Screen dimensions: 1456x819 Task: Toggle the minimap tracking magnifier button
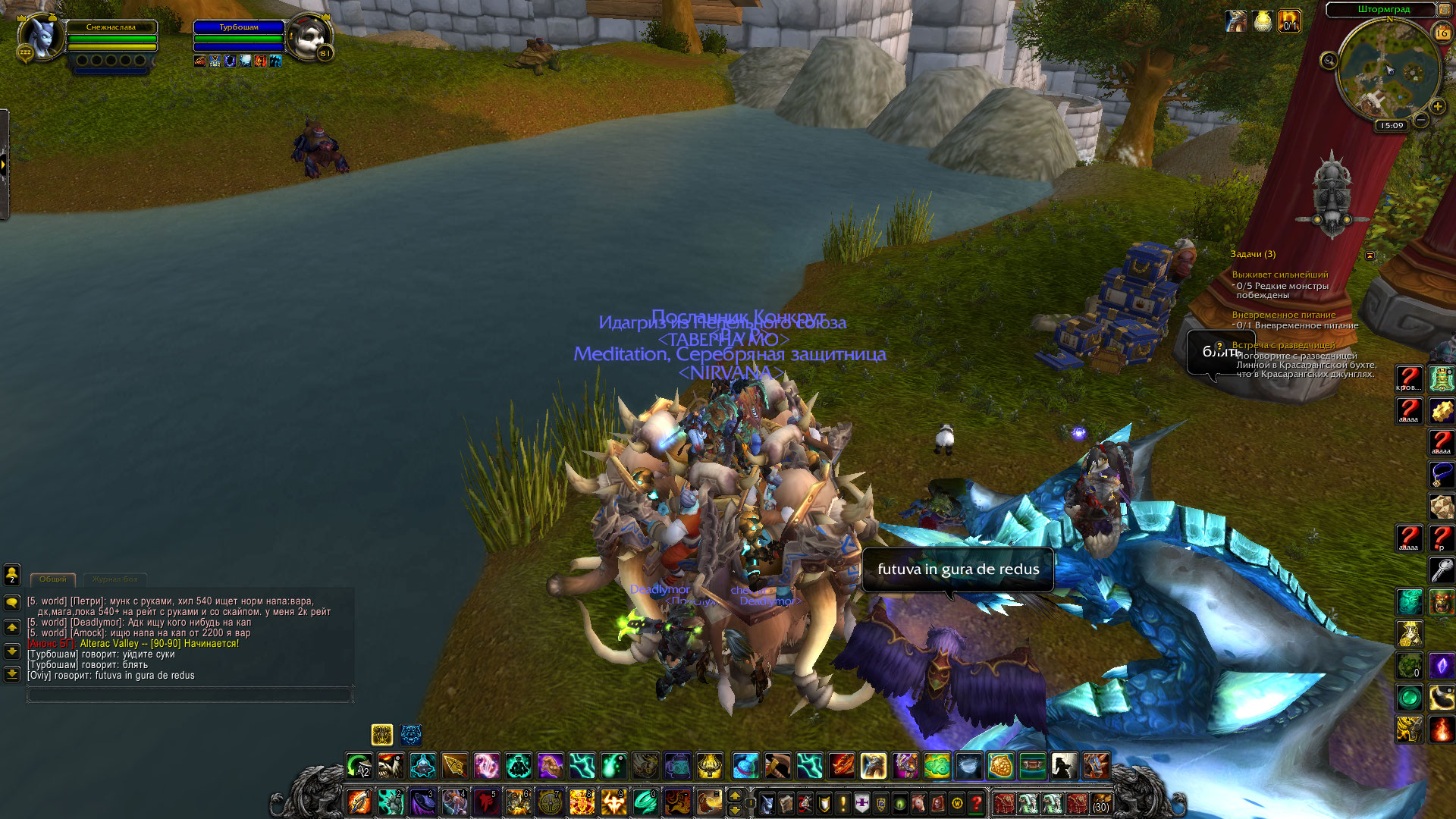(x=1329, y=61)
